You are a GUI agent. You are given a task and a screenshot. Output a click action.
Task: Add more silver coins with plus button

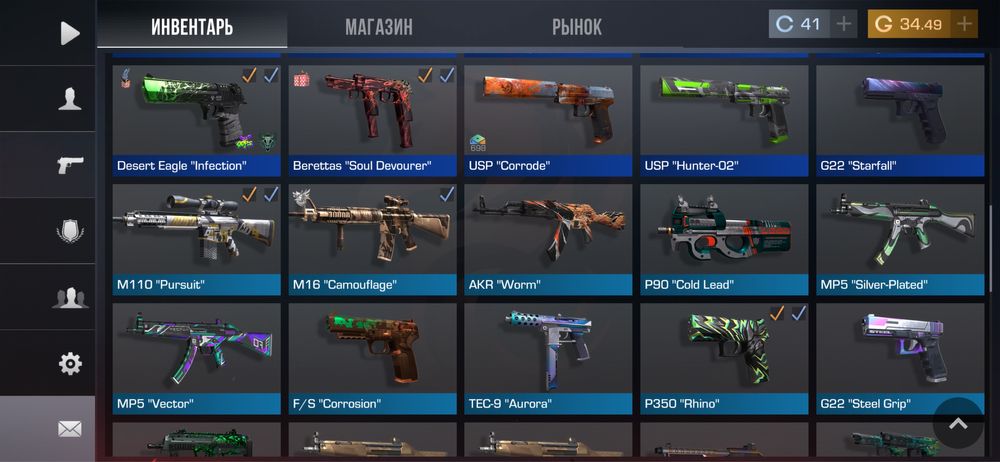tap(845, 24)
